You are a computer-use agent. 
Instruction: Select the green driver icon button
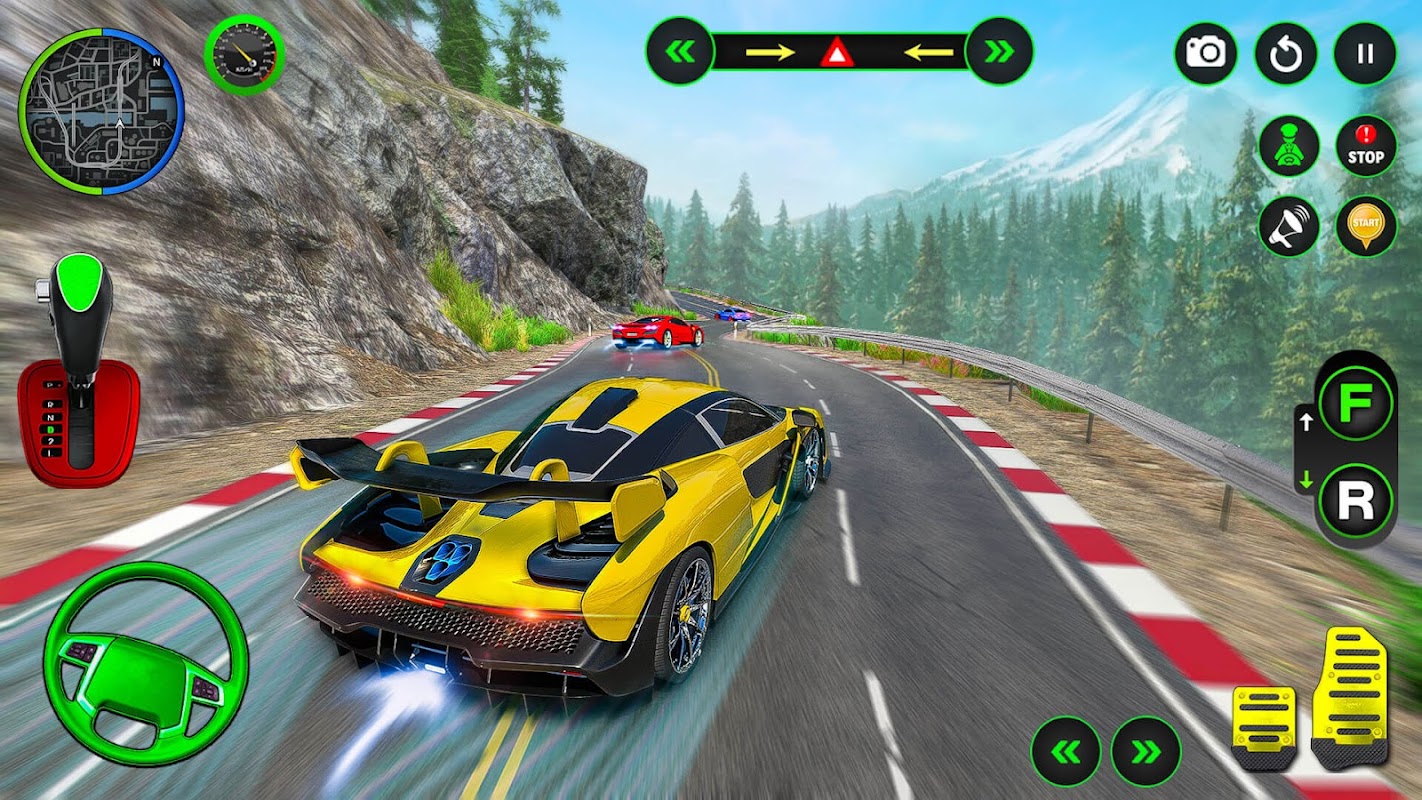point(1289,146)
